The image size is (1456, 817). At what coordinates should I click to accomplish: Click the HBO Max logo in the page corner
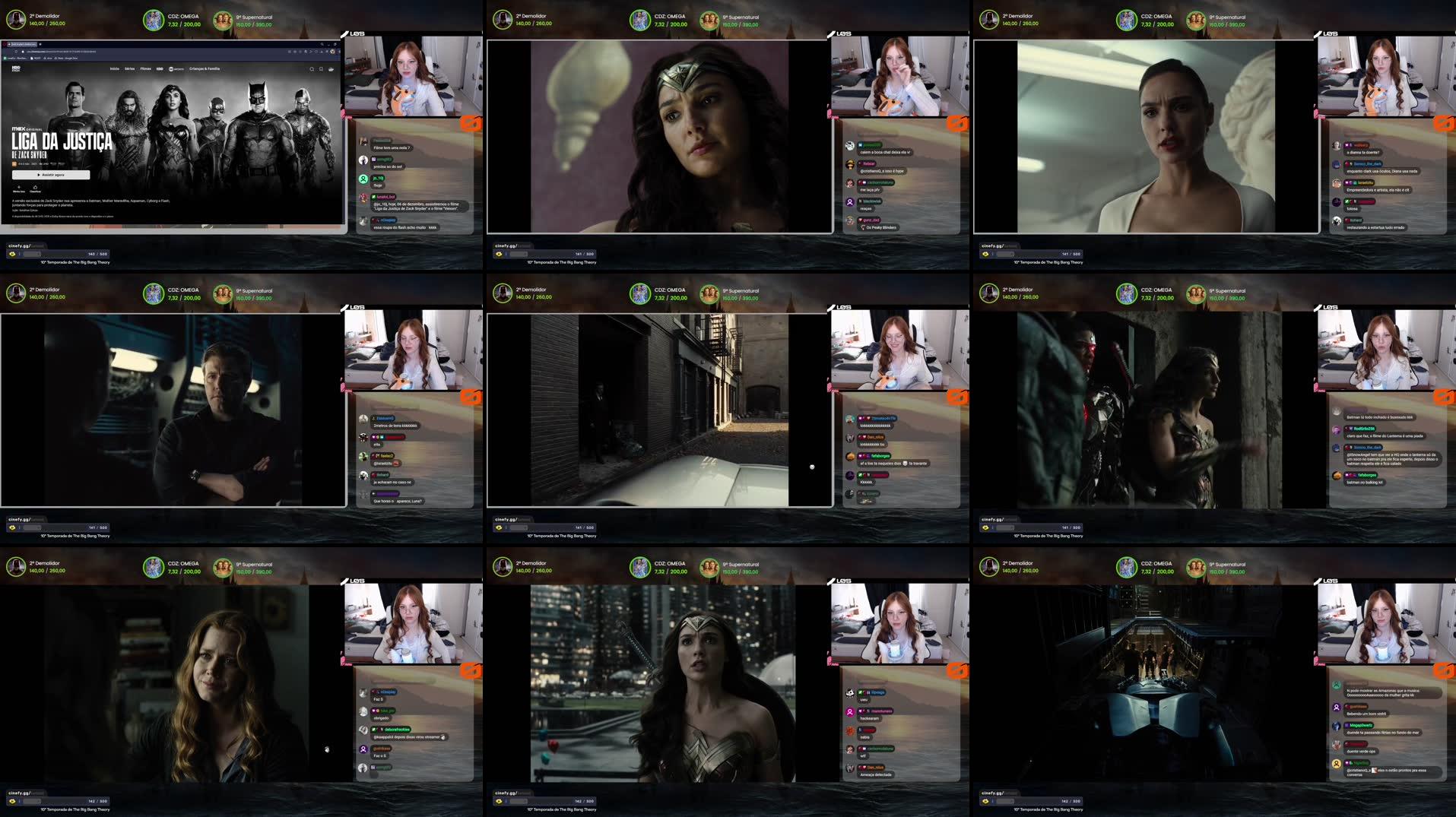click(x=17, y=69)
